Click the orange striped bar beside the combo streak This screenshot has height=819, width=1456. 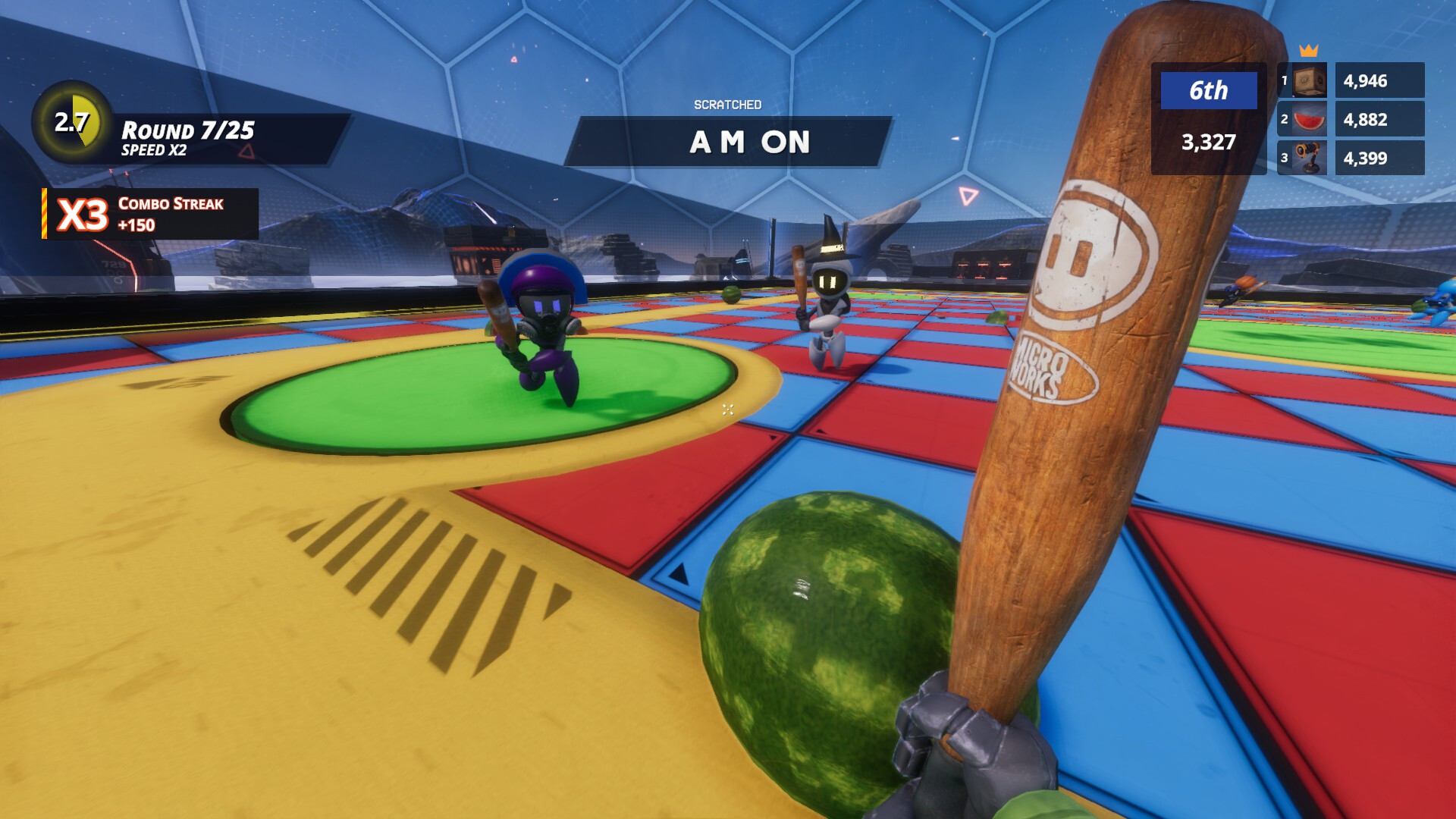tap(44, 213)
